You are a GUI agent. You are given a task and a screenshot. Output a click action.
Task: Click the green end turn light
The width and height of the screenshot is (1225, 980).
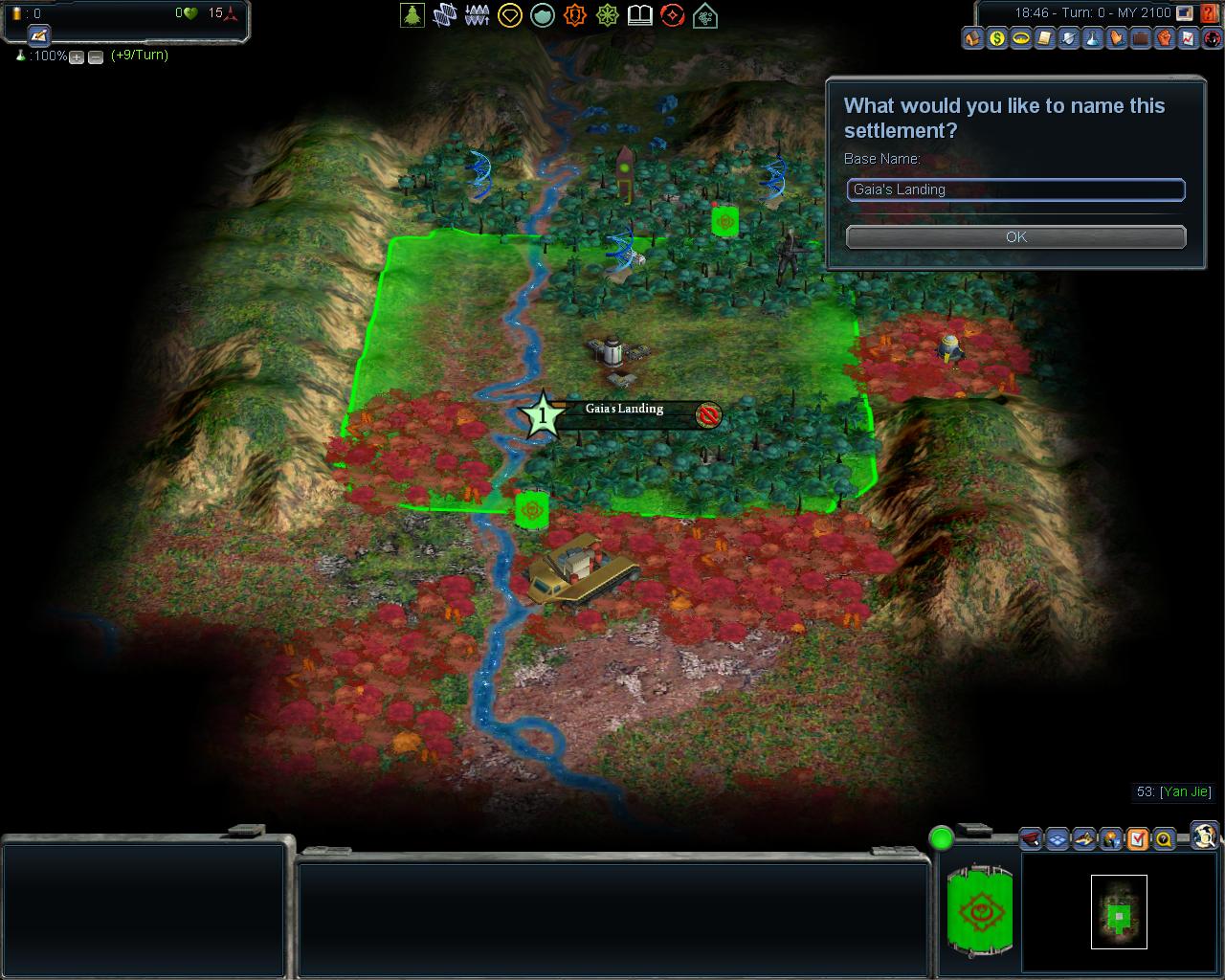(942, 839)
